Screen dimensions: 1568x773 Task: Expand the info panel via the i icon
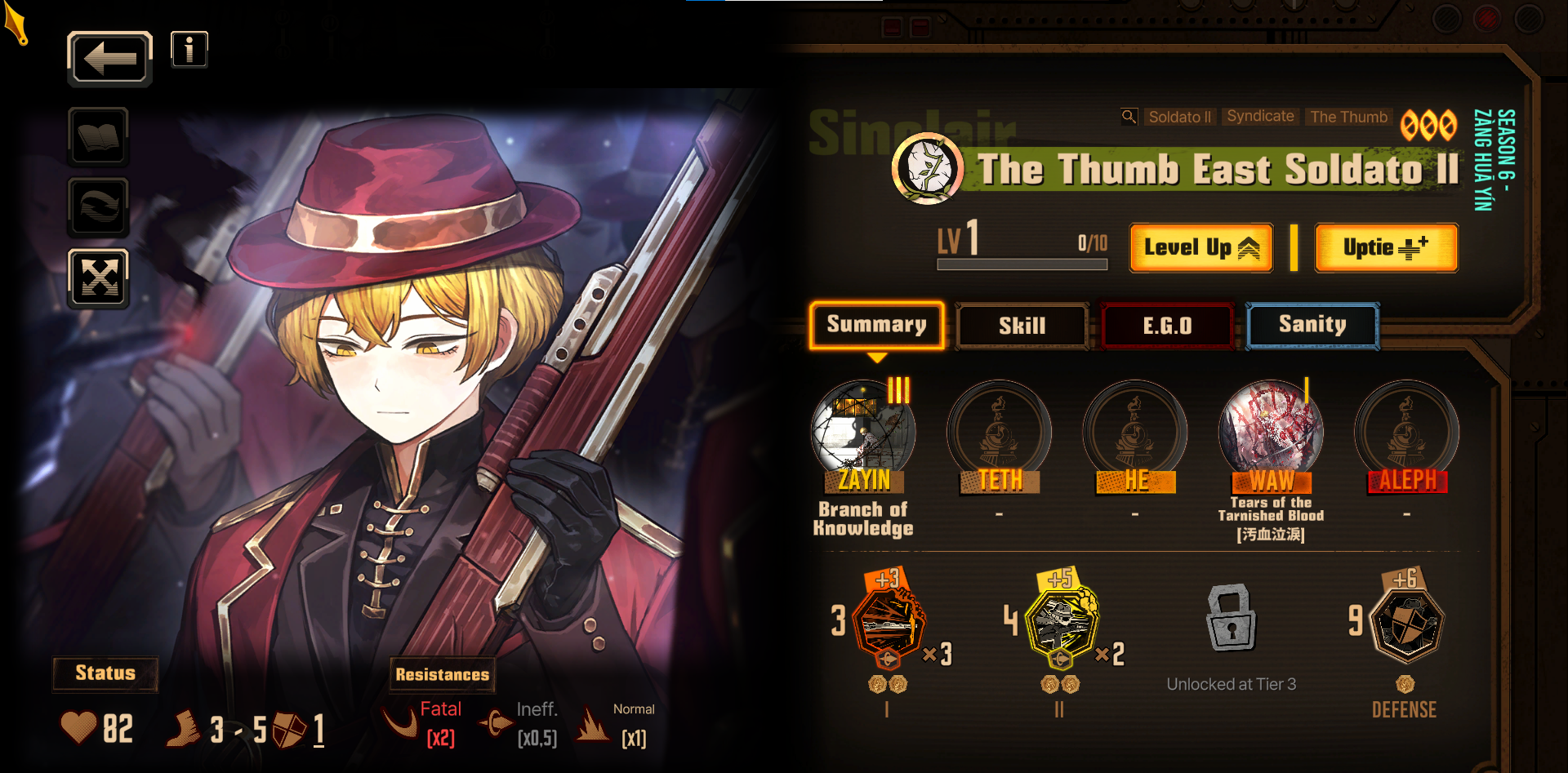(189, 49)
